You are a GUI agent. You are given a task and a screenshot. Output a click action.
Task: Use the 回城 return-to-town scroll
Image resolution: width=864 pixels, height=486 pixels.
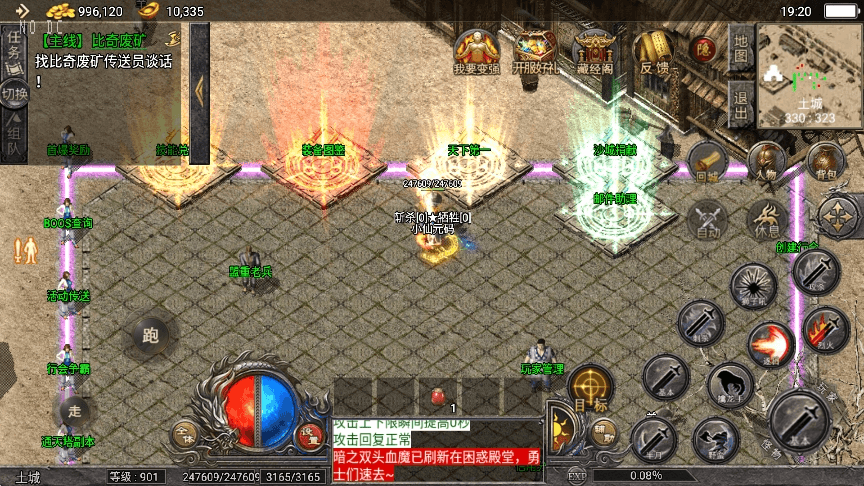tap(708, 162)
